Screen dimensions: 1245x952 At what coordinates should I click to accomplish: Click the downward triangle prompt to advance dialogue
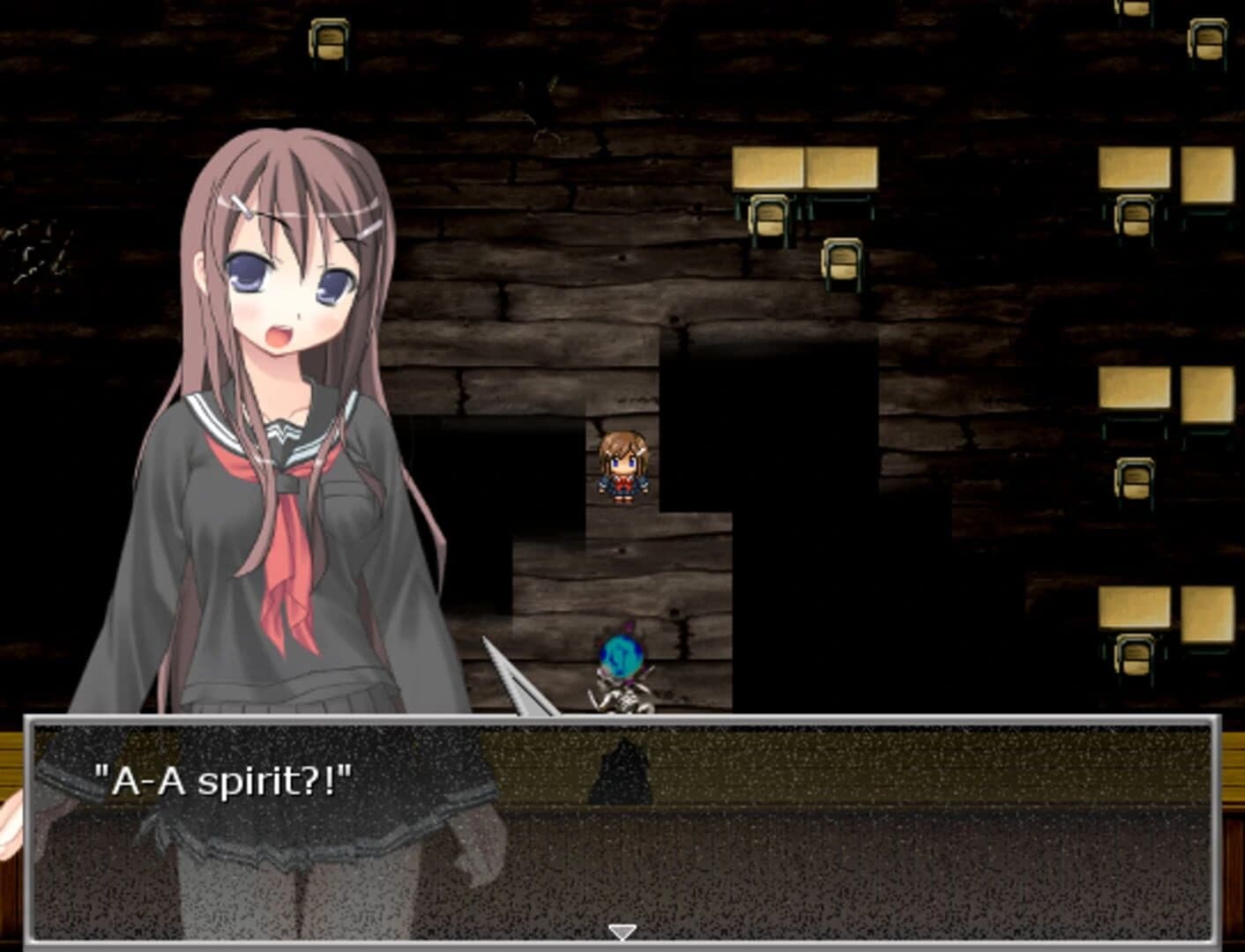click(x=623, y=929)
